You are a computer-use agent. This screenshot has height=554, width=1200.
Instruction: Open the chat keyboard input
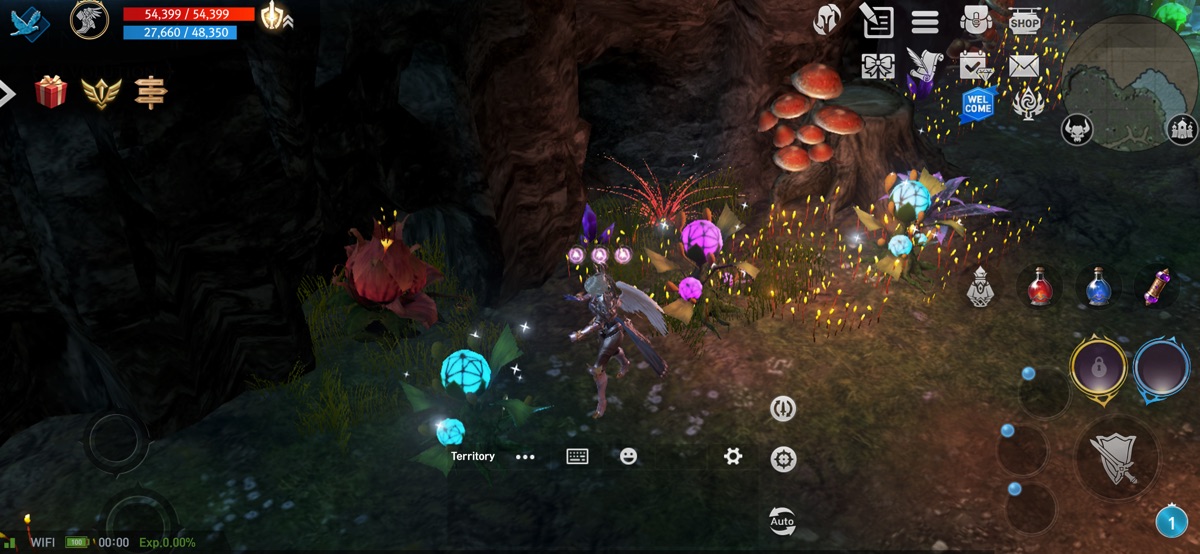[577, 456]
